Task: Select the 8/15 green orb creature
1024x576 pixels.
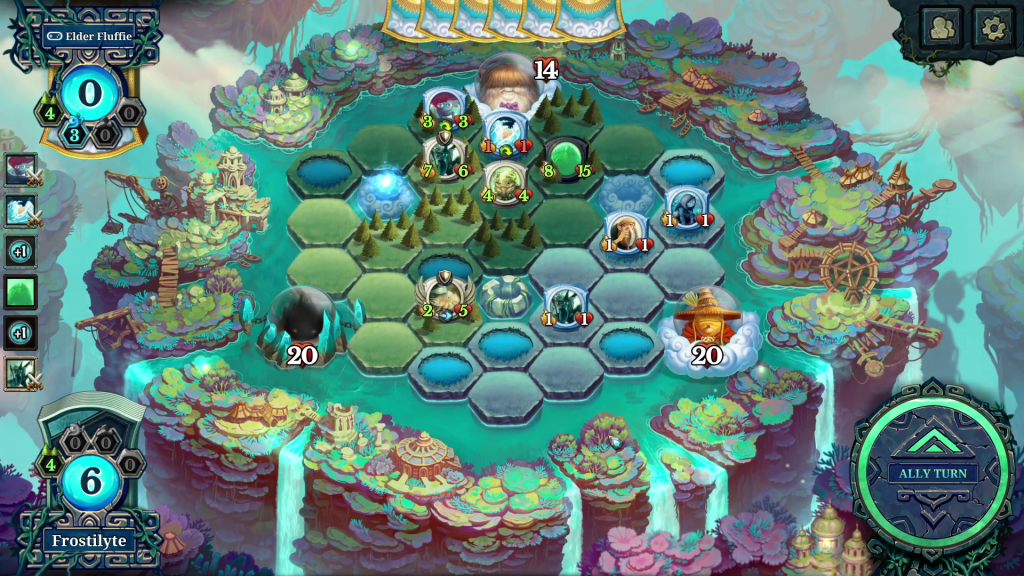Action: tap(566, 157)
